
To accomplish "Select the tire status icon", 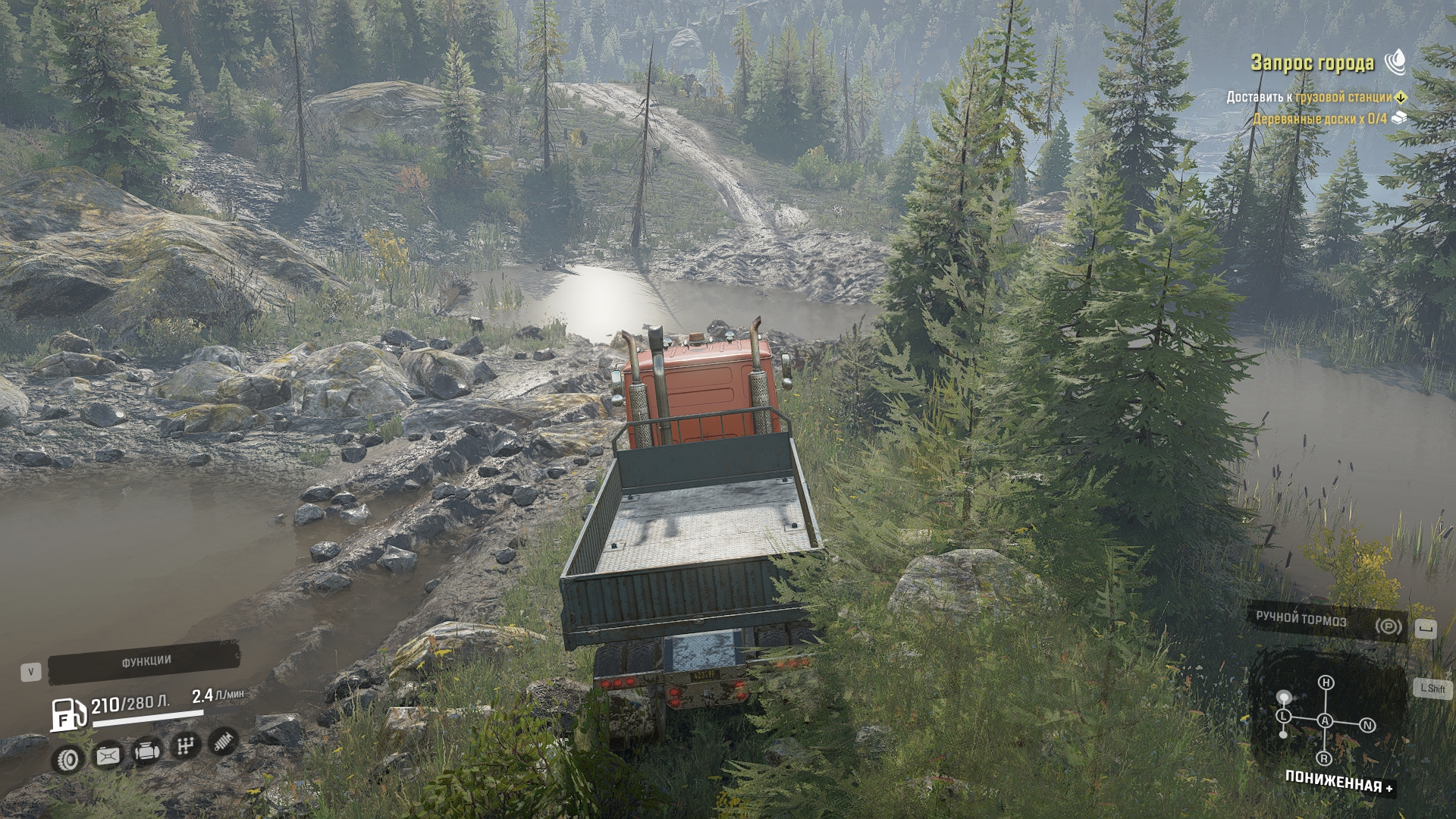I will click(70, 758).
